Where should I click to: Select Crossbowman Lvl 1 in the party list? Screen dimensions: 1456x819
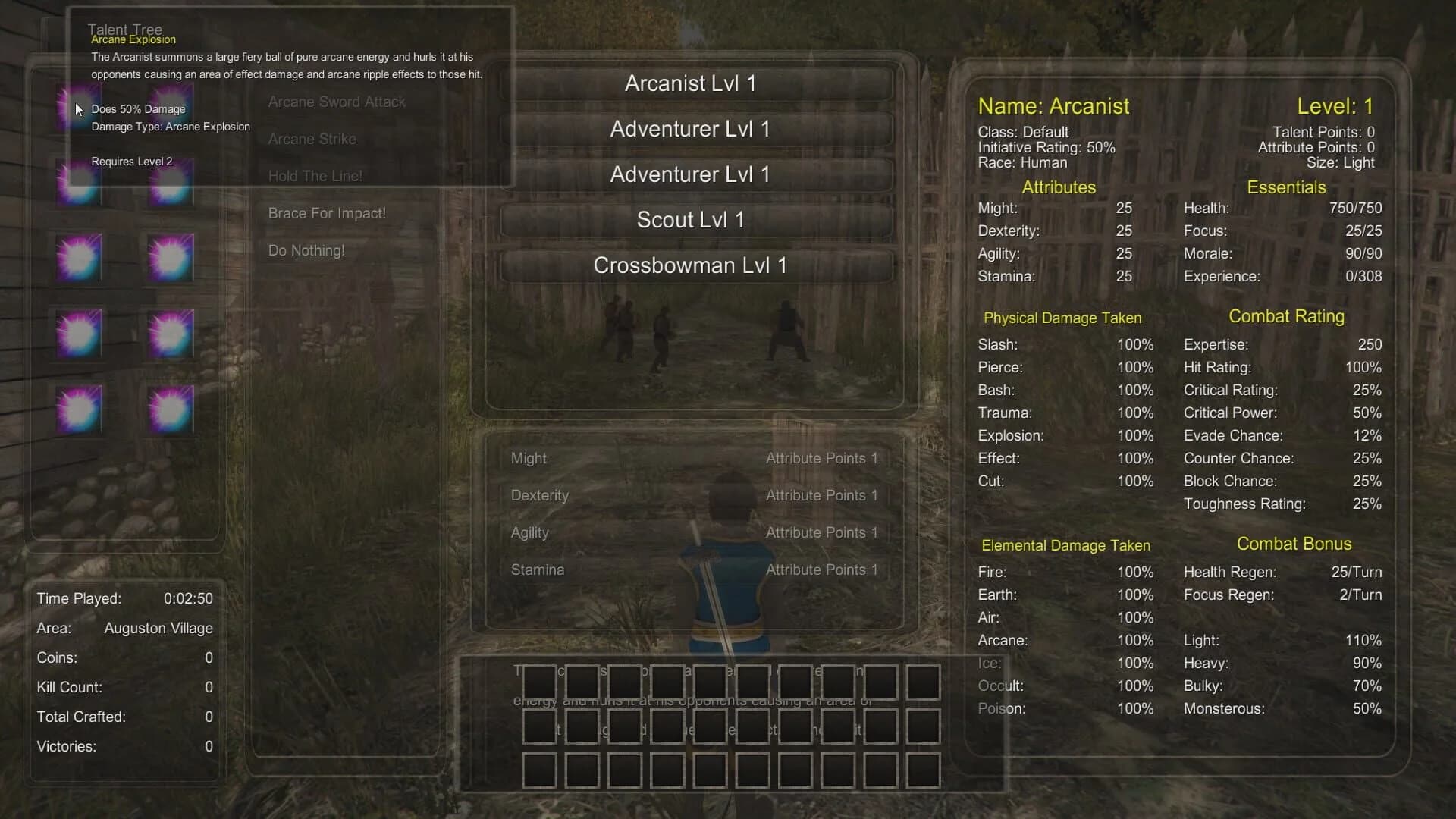point(689,265)
